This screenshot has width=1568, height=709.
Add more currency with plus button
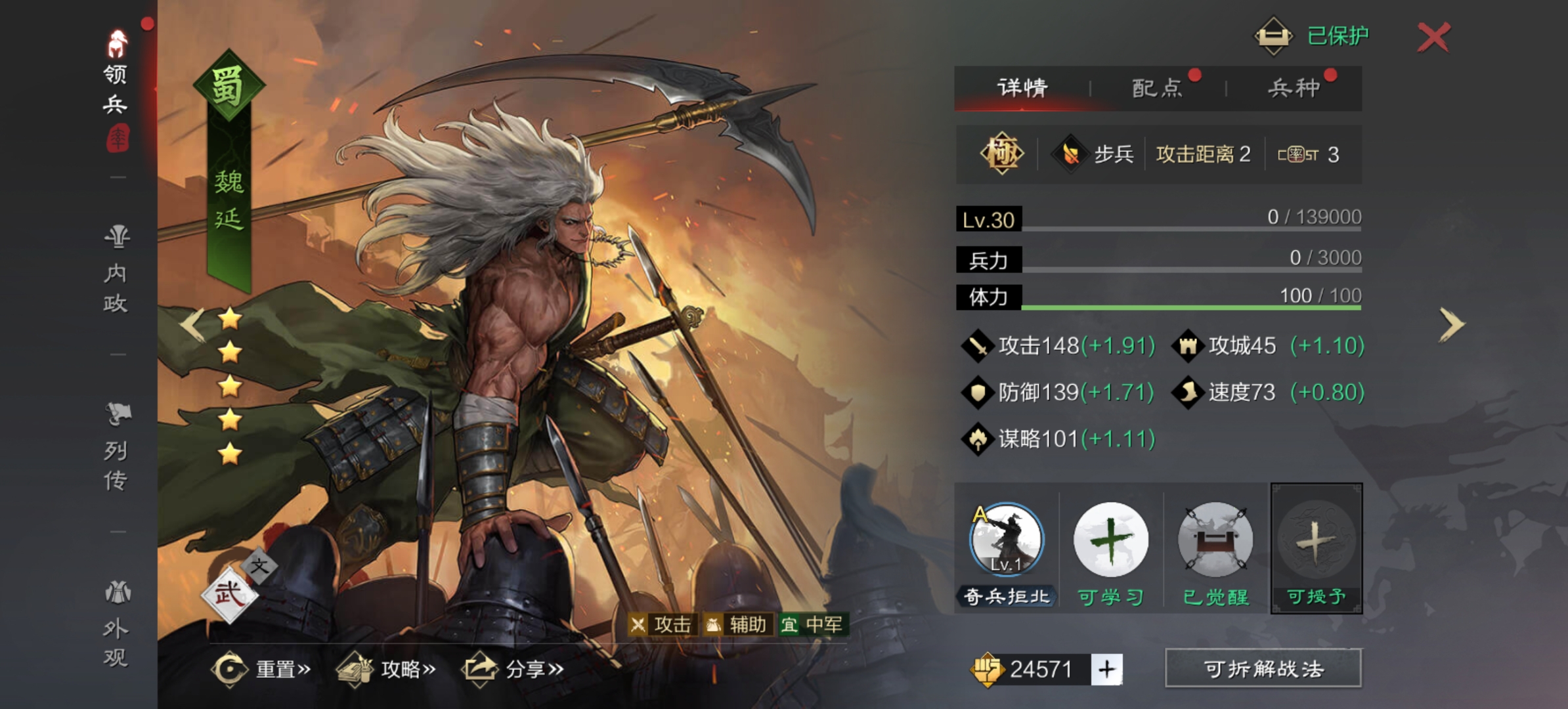1107,670
